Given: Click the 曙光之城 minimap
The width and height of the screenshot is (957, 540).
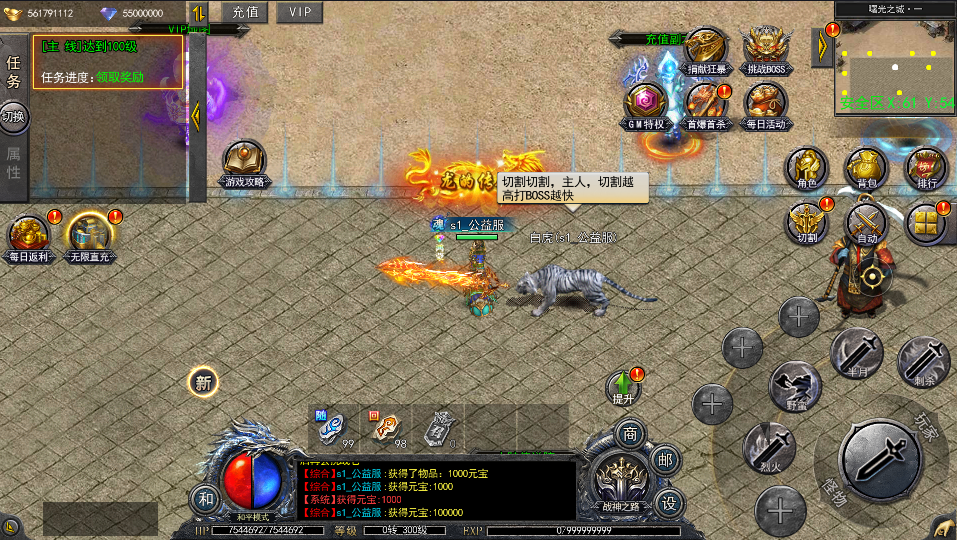Looking at the screenshot, I should coord(896,63).
